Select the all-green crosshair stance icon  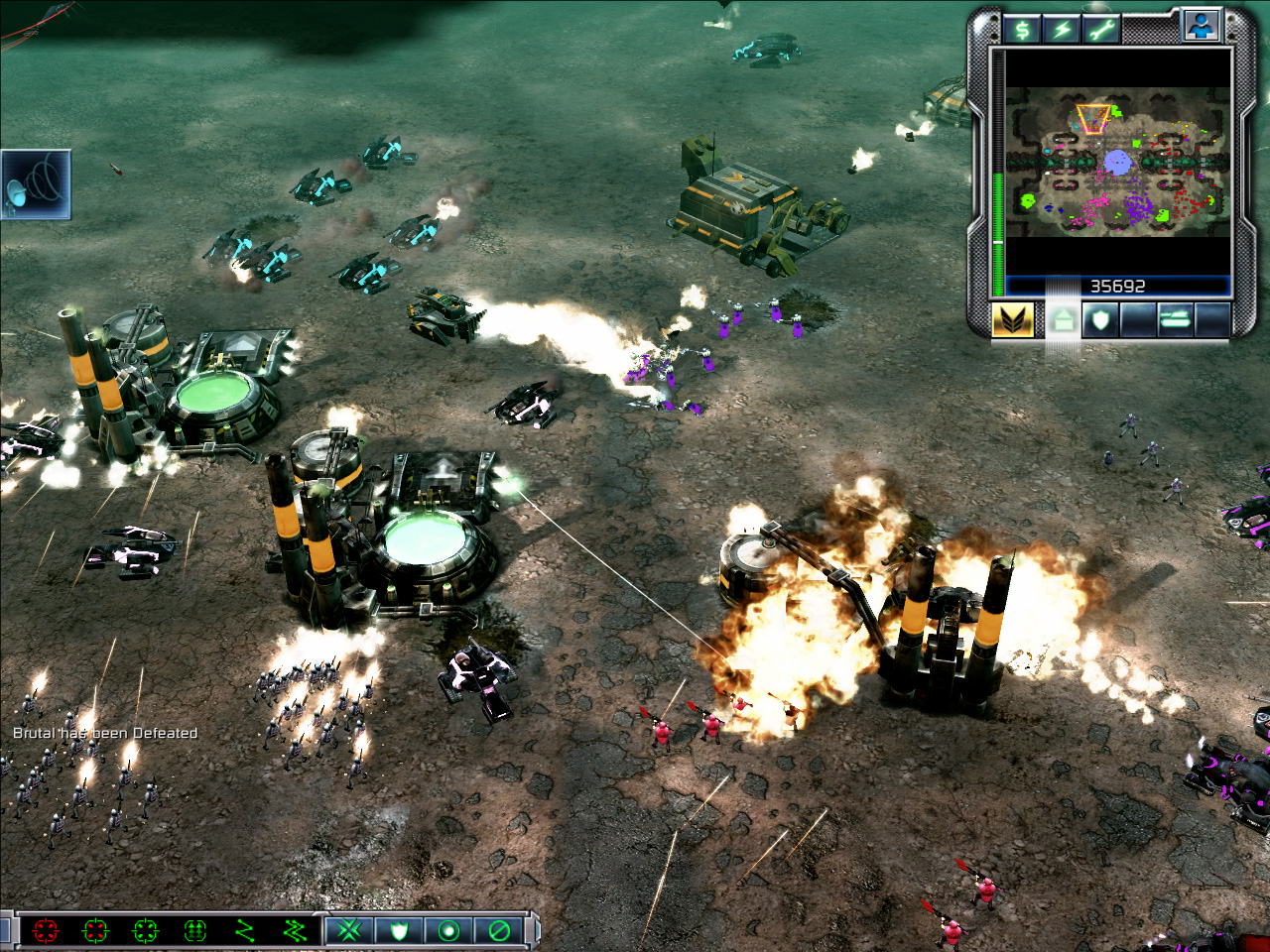point(145,930)
